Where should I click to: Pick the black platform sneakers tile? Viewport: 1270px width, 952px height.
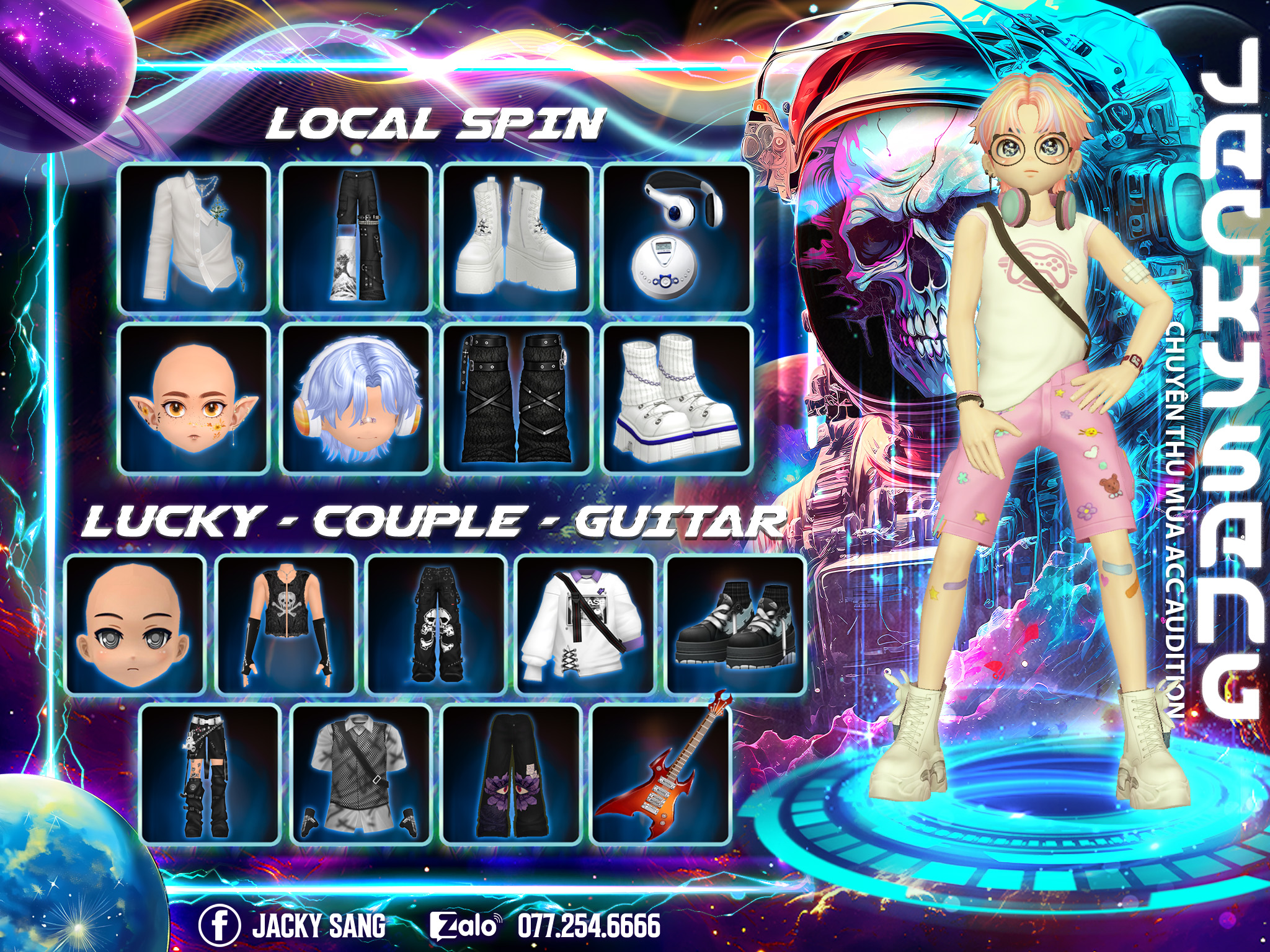(x=735, y=625)
